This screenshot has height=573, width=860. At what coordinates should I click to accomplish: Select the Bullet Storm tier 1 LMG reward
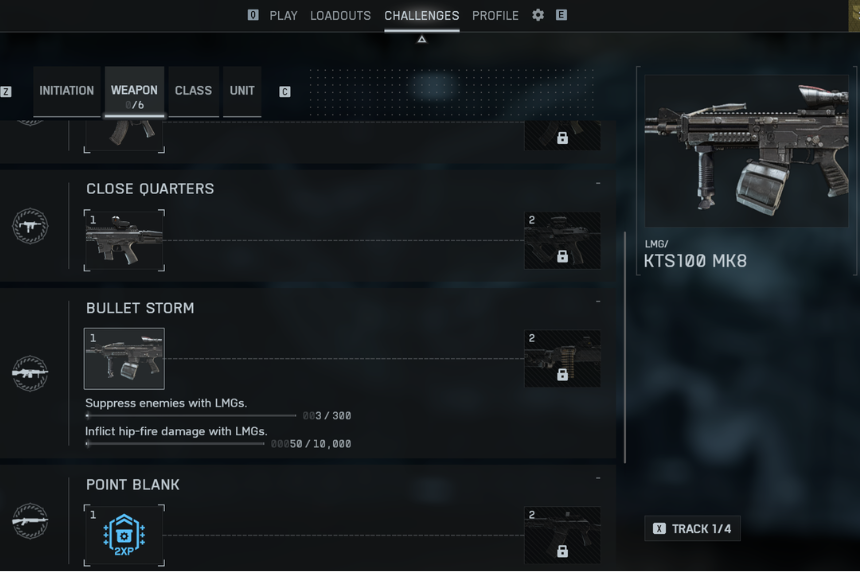pos(124,359)
